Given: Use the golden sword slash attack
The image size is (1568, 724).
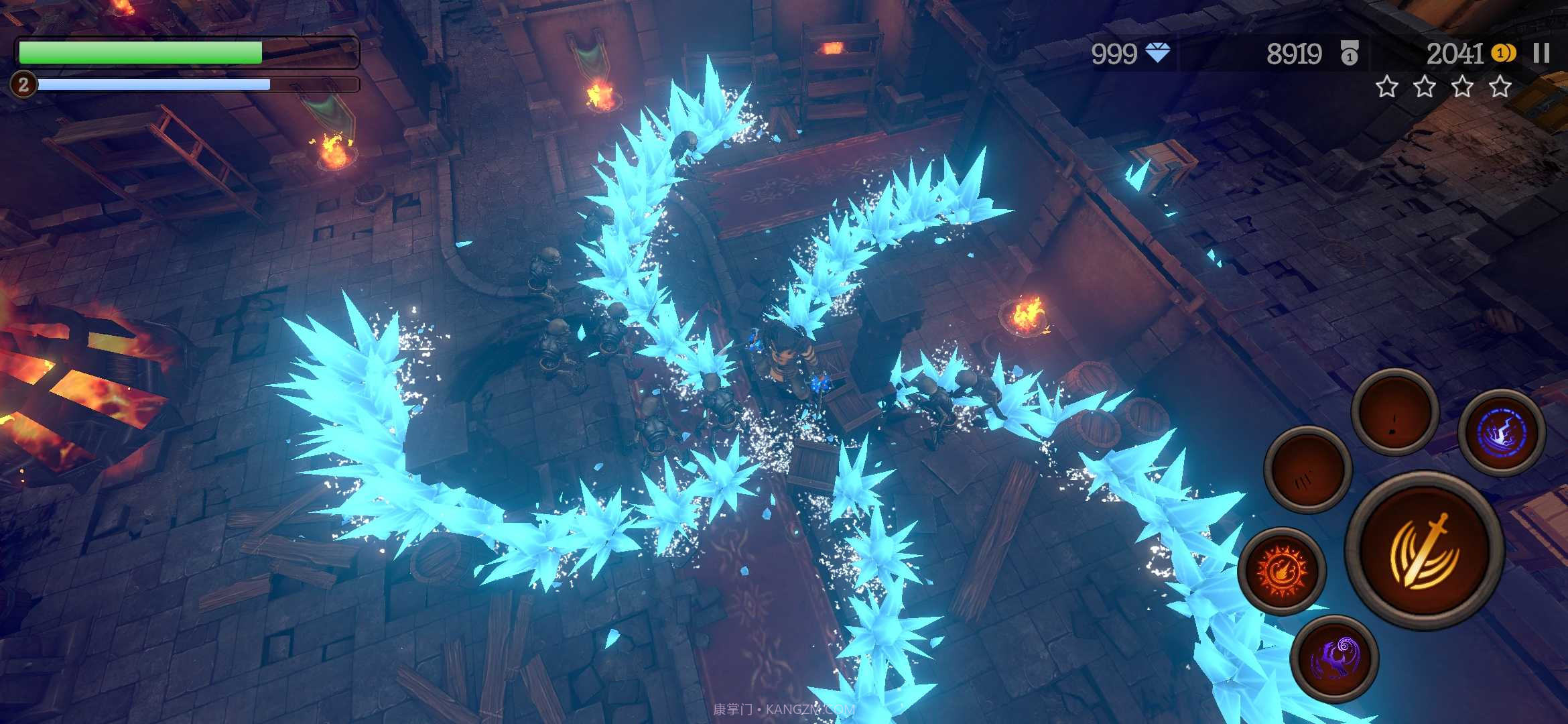Looking at the screenshot, I should (1425, 551).
